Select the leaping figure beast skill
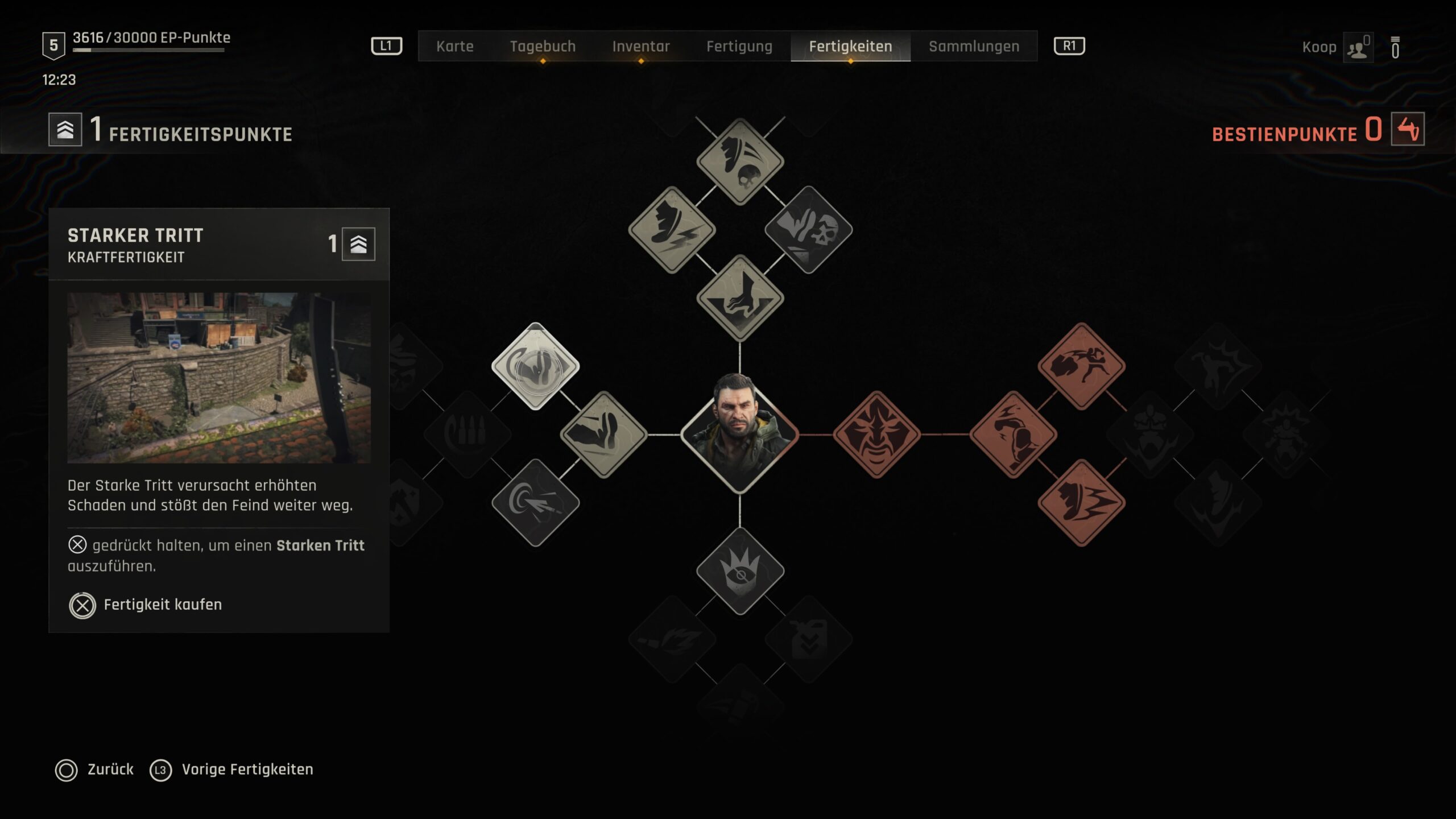The width and height of the screenshot is (1456, 819). (1081, 366)
